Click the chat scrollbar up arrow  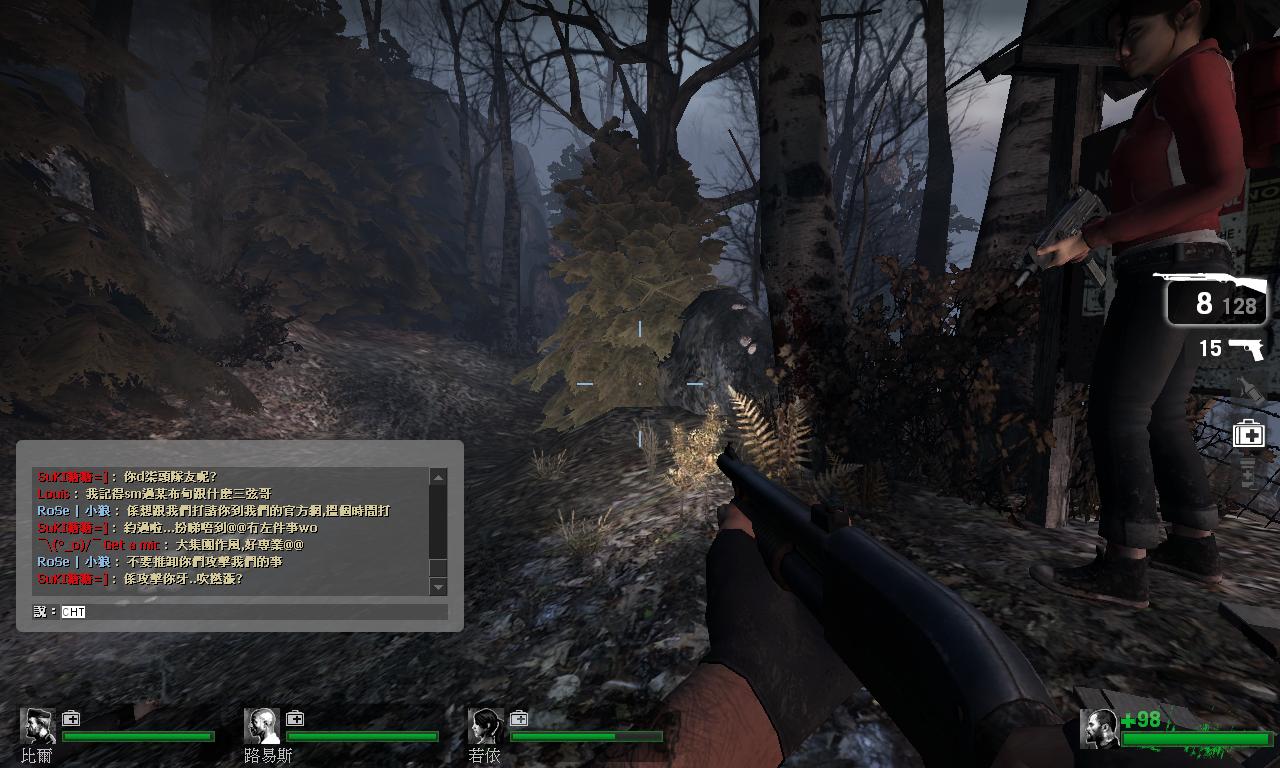tap(437, 477)
